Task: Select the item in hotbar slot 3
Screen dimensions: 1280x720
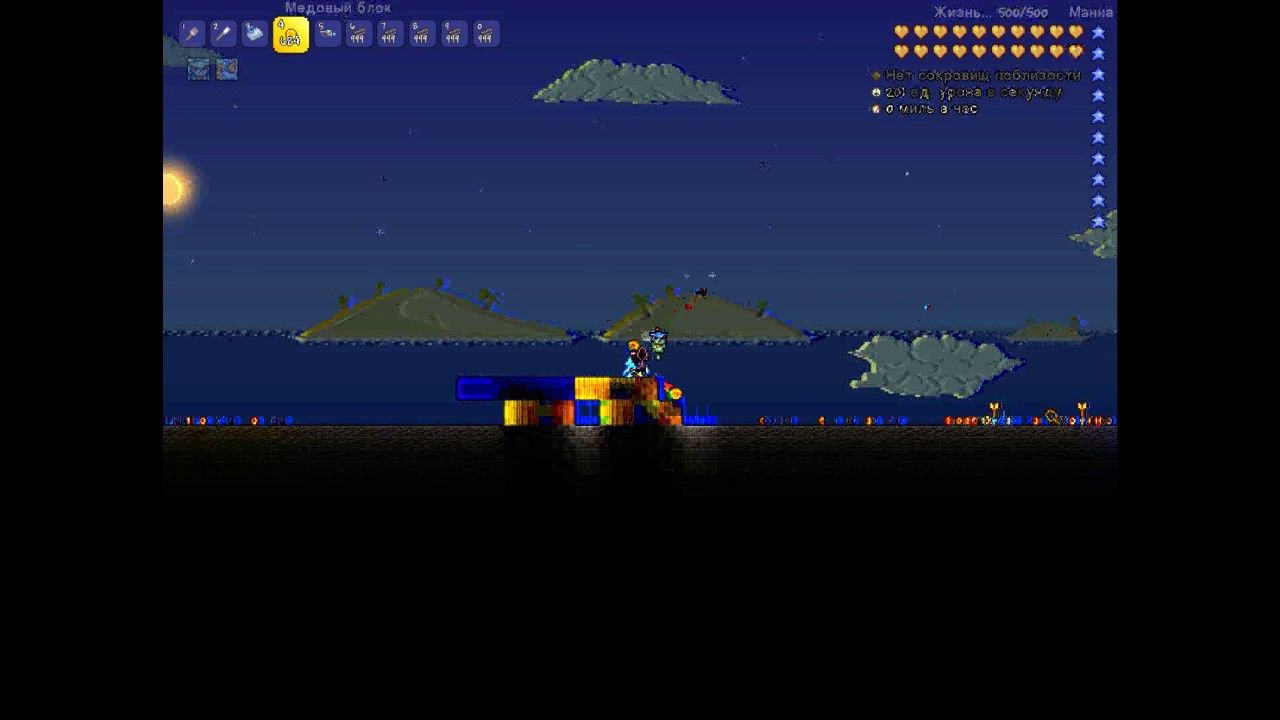Action: tap(254, 35)
